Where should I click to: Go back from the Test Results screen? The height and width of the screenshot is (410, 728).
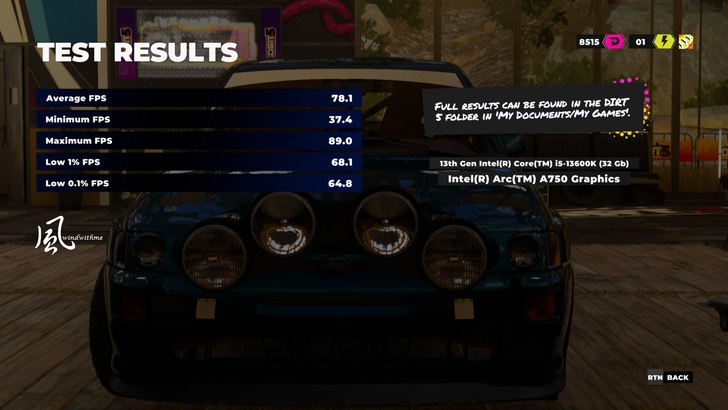tap(668, 377)
